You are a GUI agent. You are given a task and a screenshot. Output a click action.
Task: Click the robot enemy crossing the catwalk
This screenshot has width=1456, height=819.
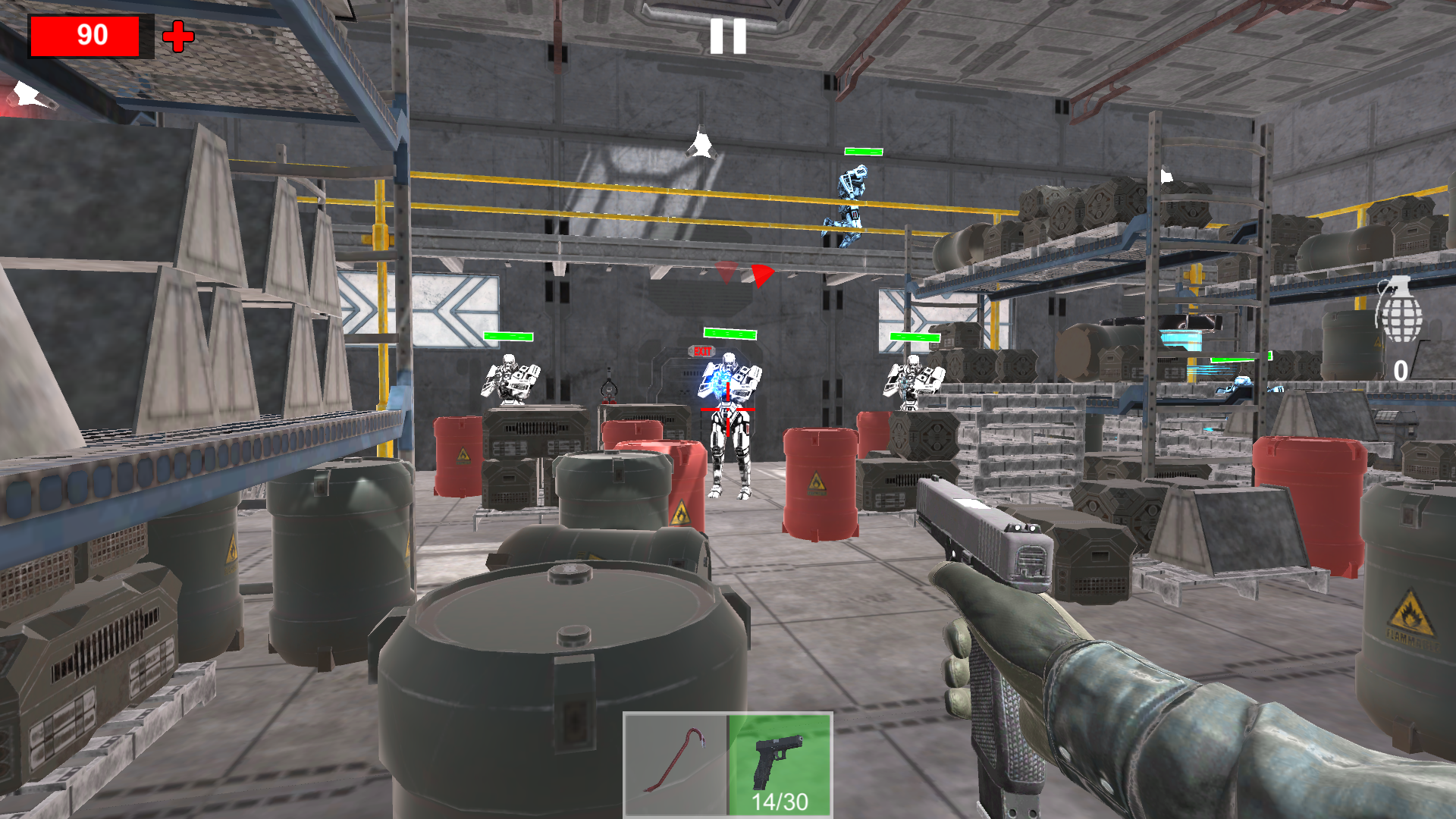point(849,201)
